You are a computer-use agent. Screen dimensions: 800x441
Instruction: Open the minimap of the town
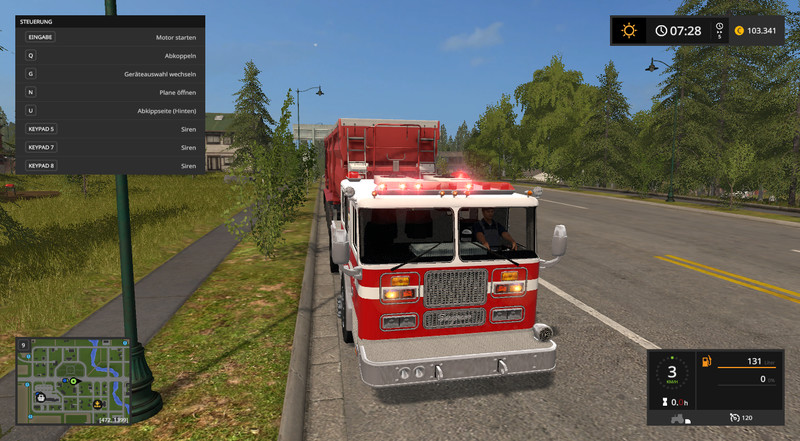point(72,373)
